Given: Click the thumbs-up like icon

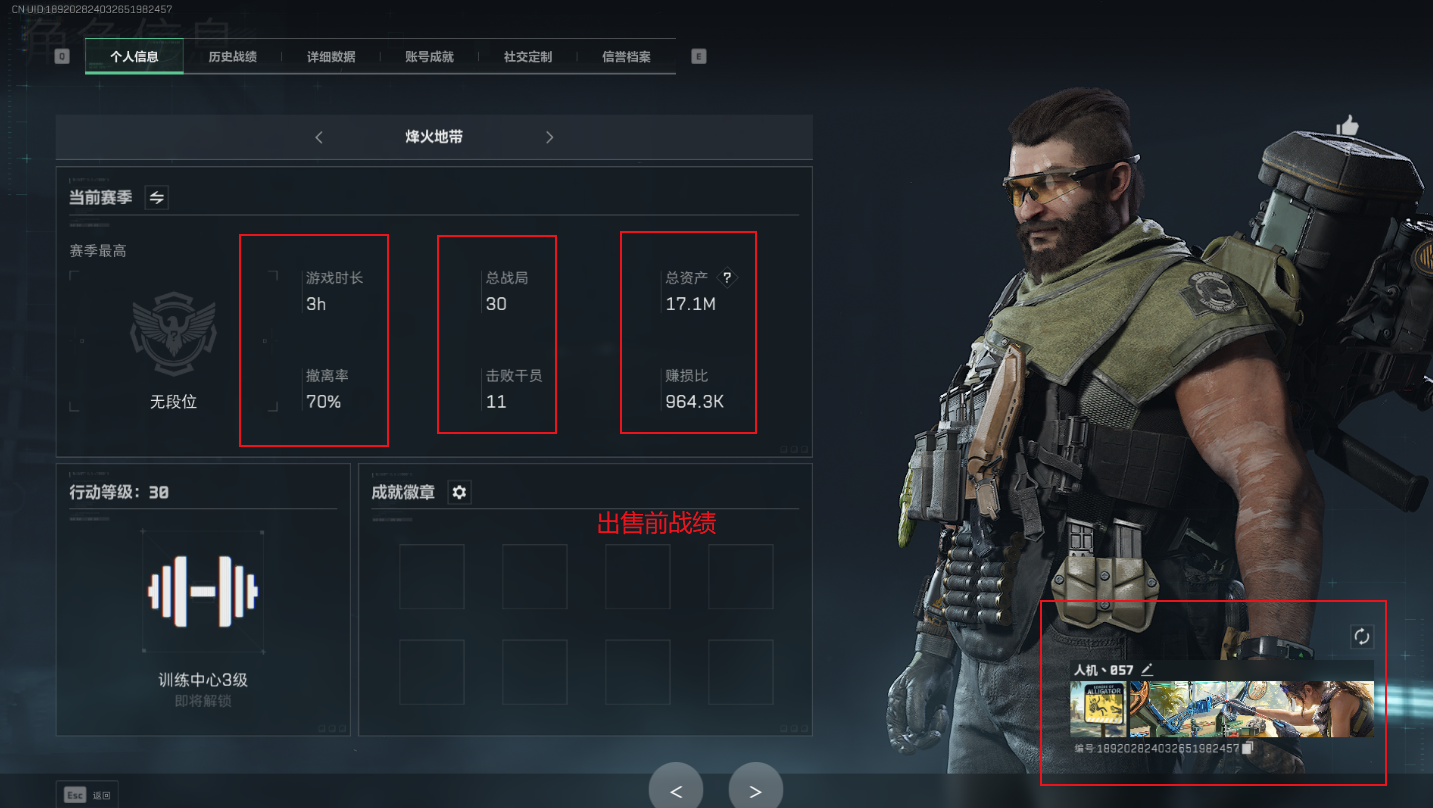Looking at the screenshot, I should coord(1347,126).
